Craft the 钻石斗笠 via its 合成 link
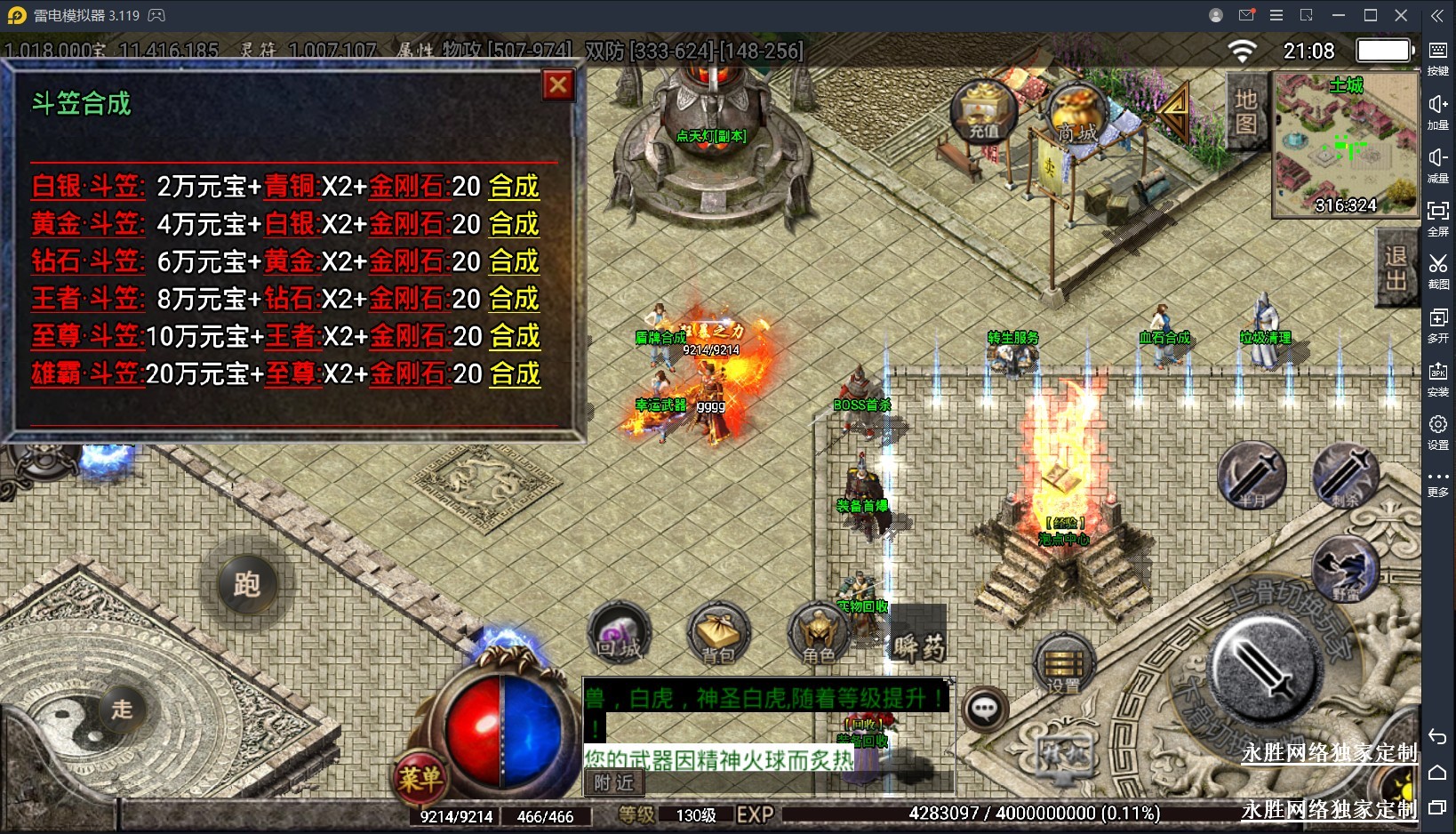This screenshot has height=834, width=1456. [514, 261]
